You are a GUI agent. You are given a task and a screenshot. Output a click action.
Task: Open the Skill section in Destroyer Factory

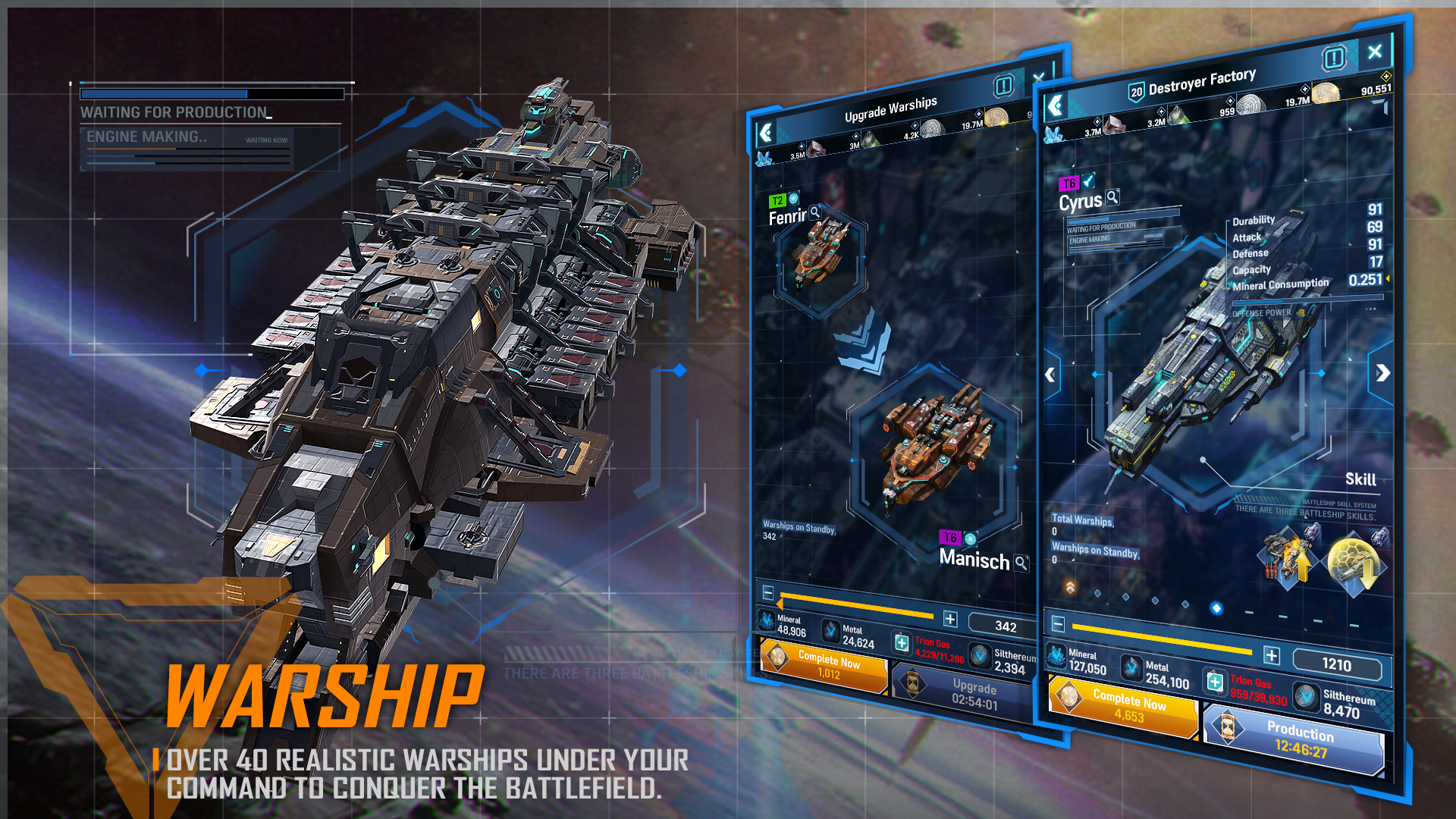[1361, 479]
